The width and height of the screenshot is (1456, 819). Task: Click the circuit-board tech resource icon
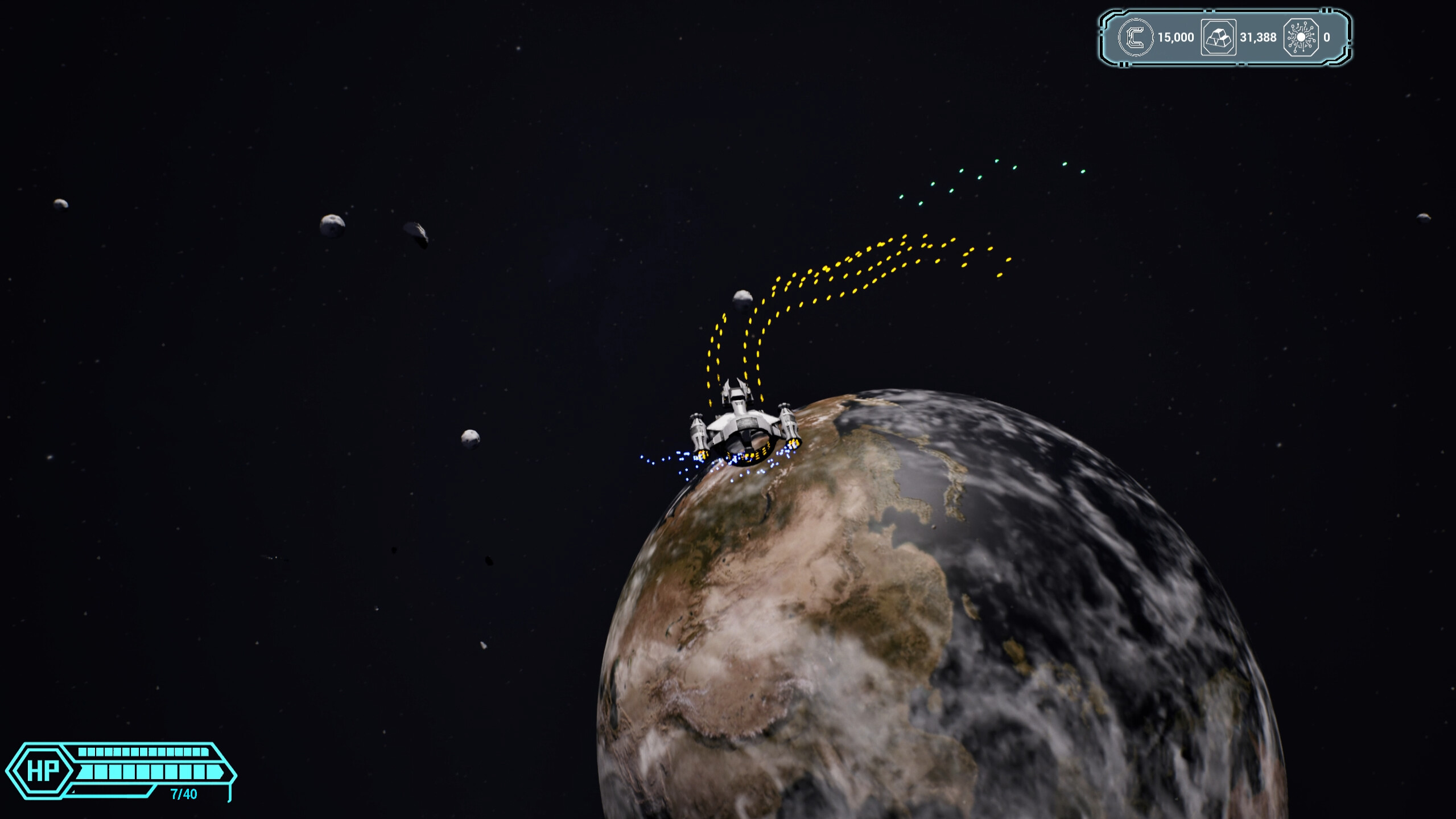(x=1302, y=37)
